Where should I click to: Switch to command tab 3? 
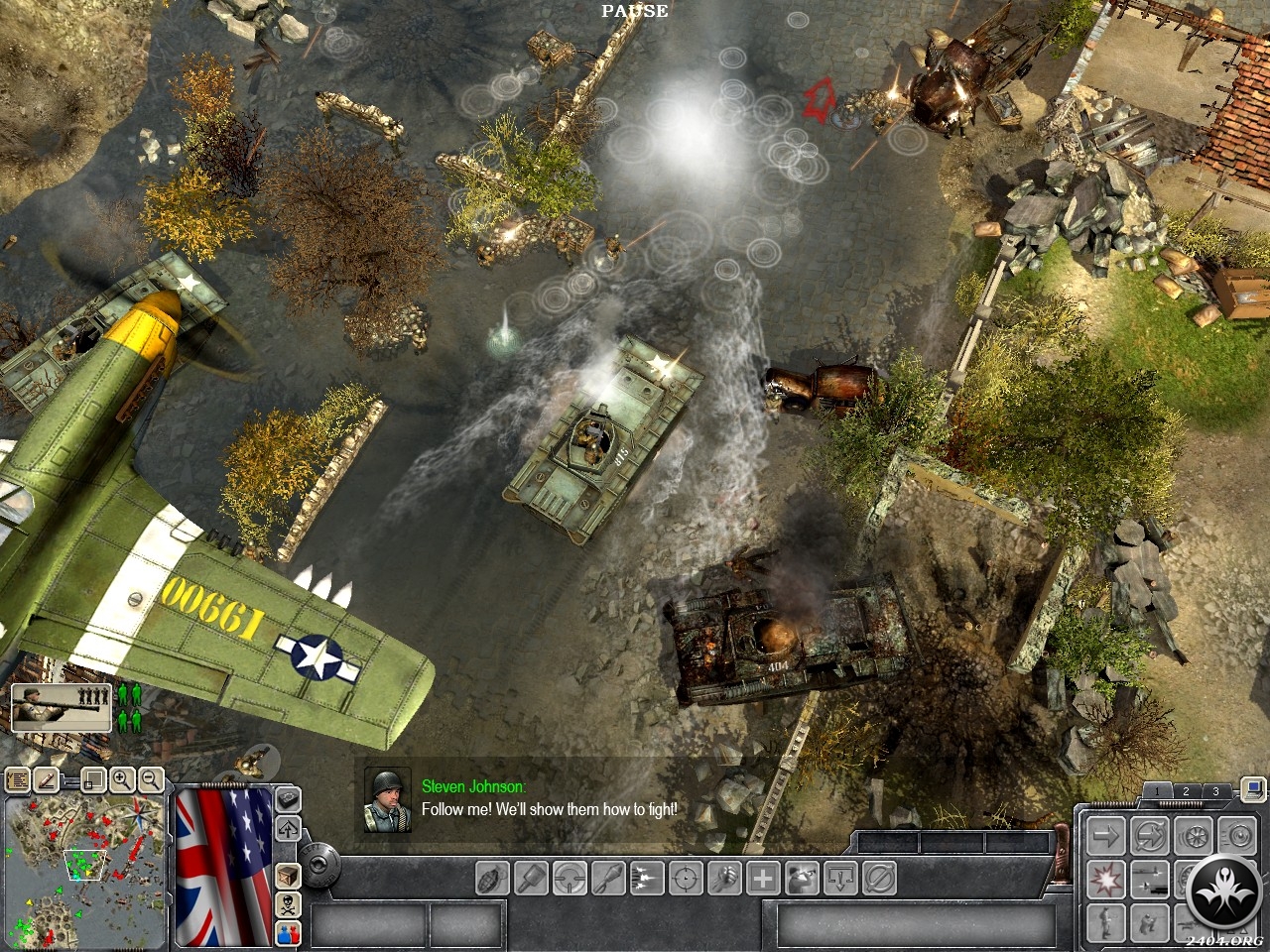[1215, 791]
